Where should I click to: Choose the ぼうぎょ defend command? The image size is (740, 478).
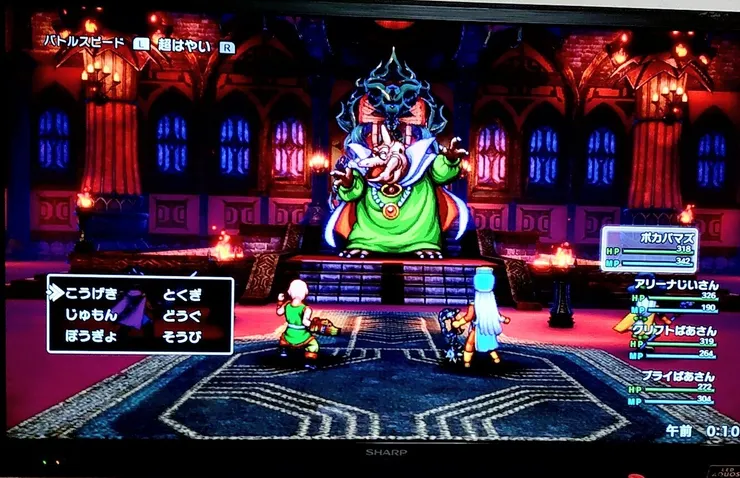[91, 337]
